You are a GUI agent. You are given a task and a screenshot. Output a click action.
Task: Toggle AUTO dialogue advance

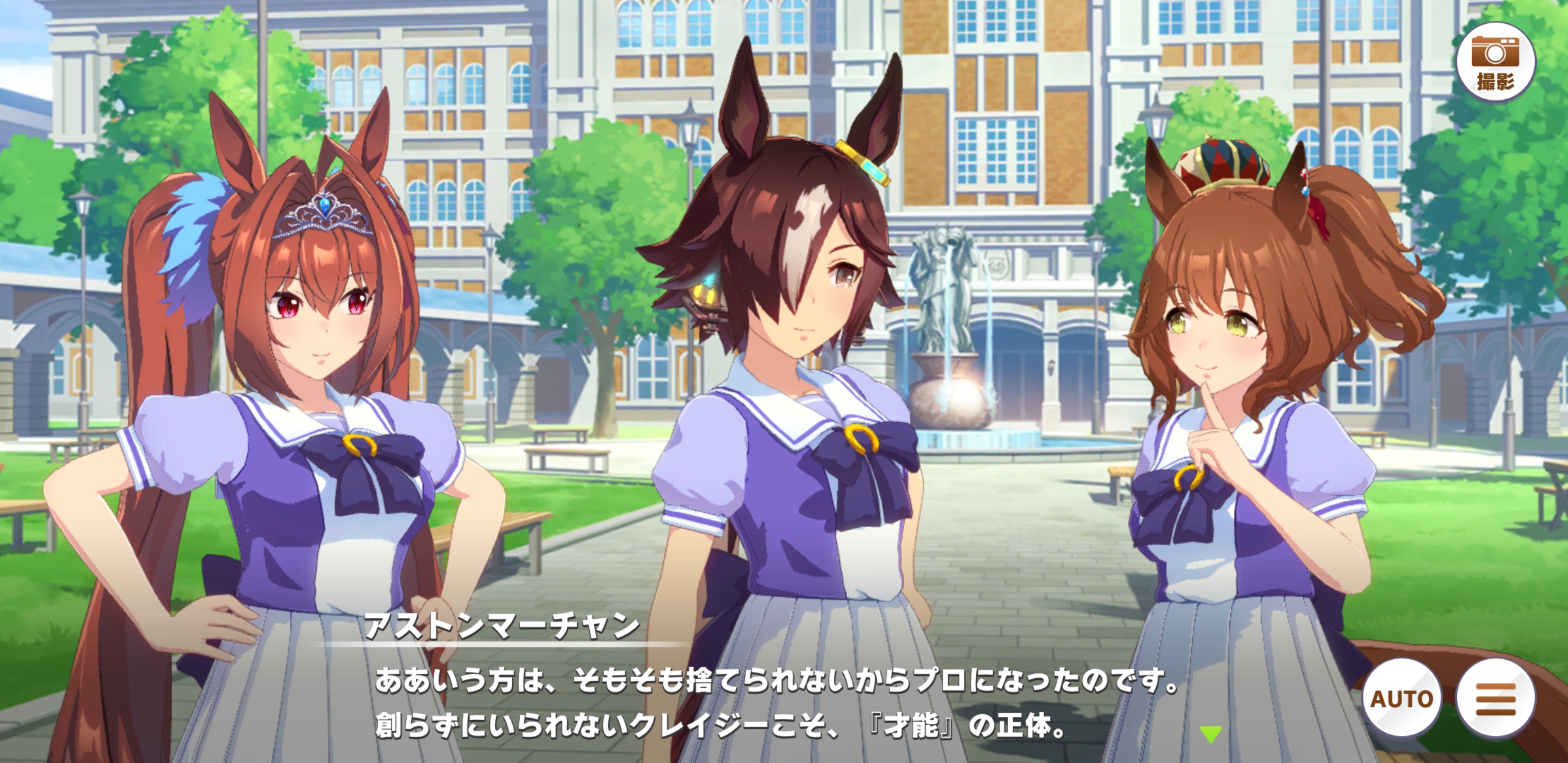tap(1401, 698)
